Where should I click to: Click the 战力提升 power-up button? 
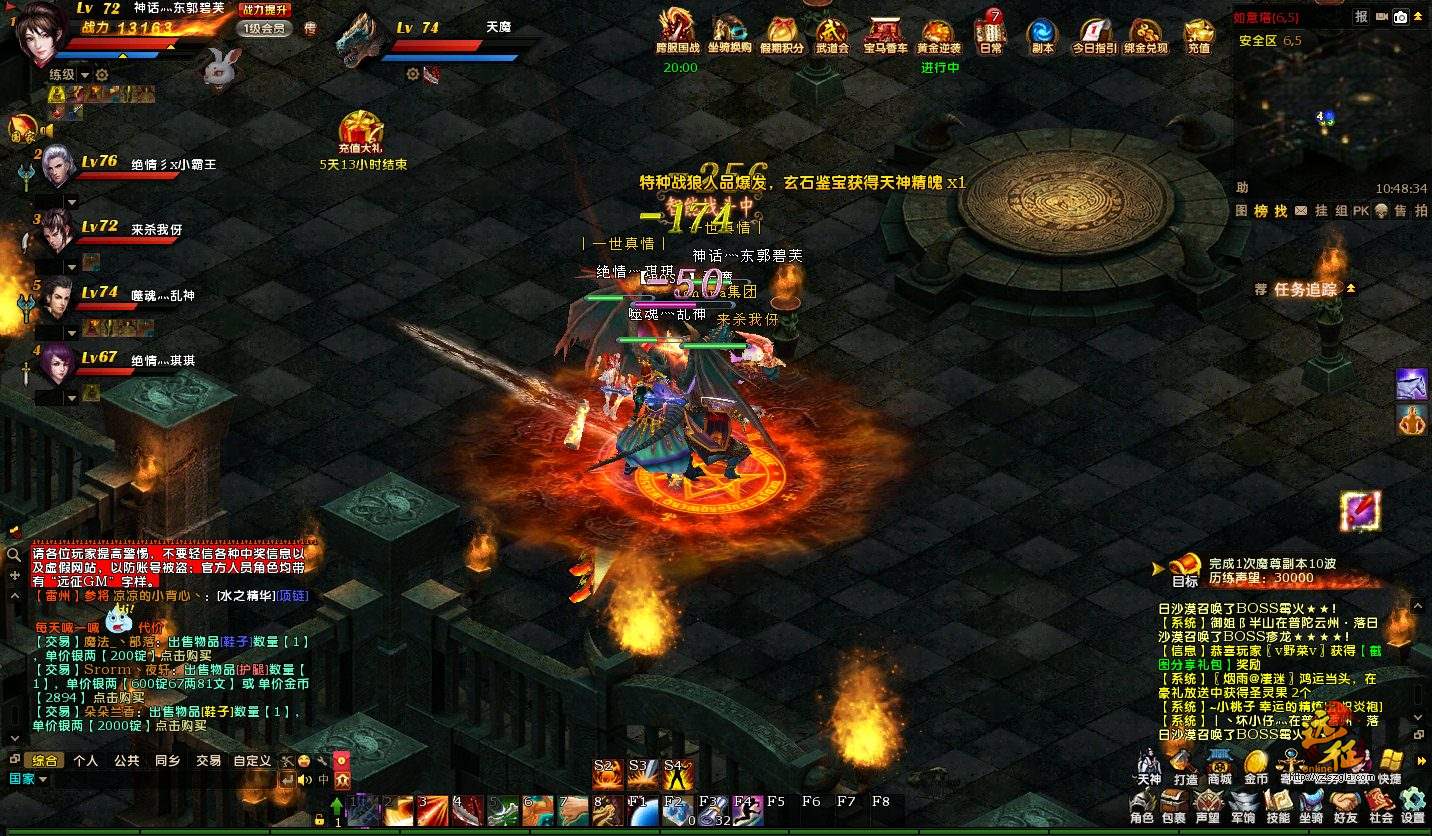click(x=264, y=10)
